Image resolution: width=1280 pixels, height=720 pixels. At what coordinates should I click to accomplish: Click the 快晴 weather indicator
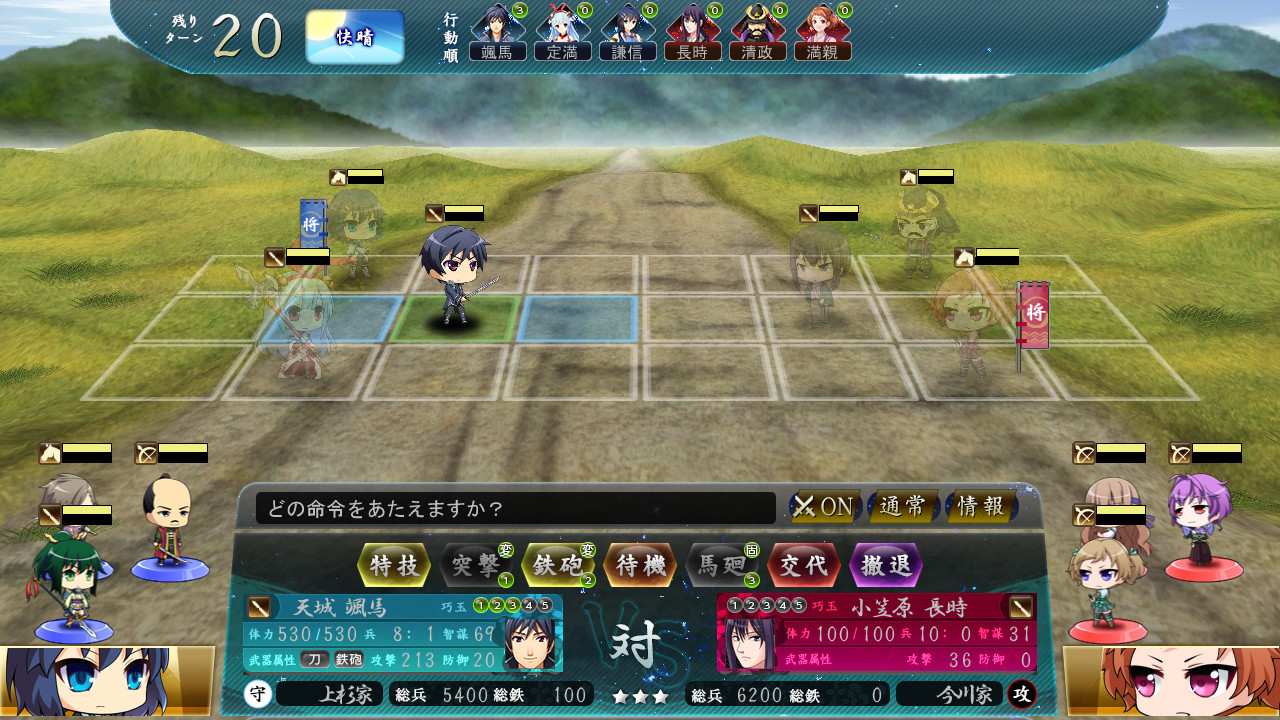(355, 37)
